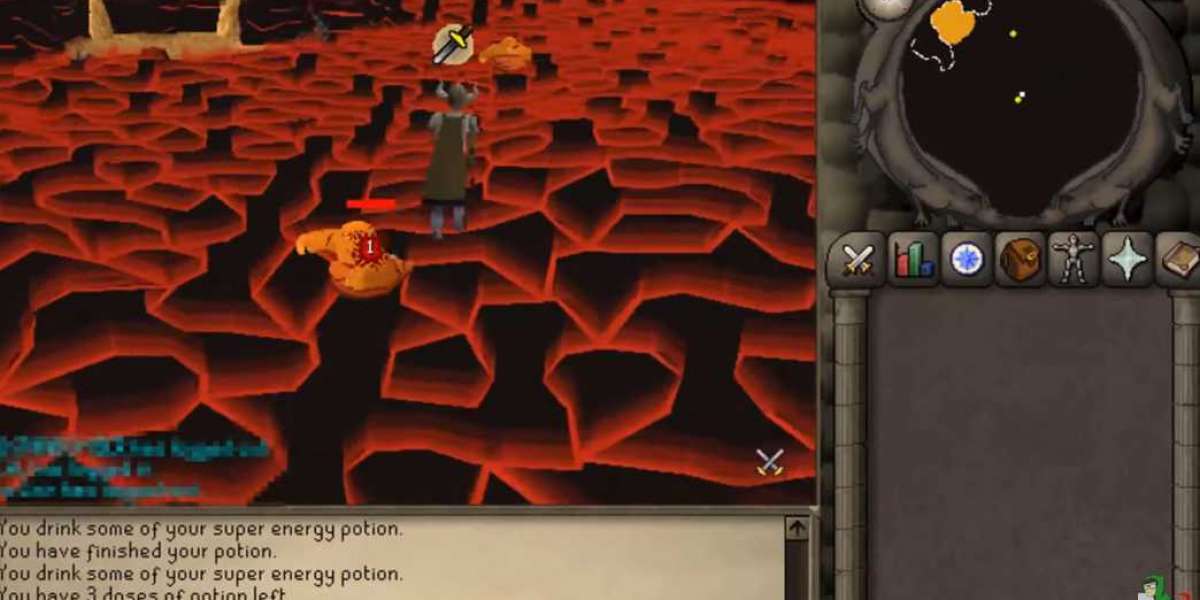Open the Combat Options crossed-swords tab
1200x600 pixels.
point(856,260)
